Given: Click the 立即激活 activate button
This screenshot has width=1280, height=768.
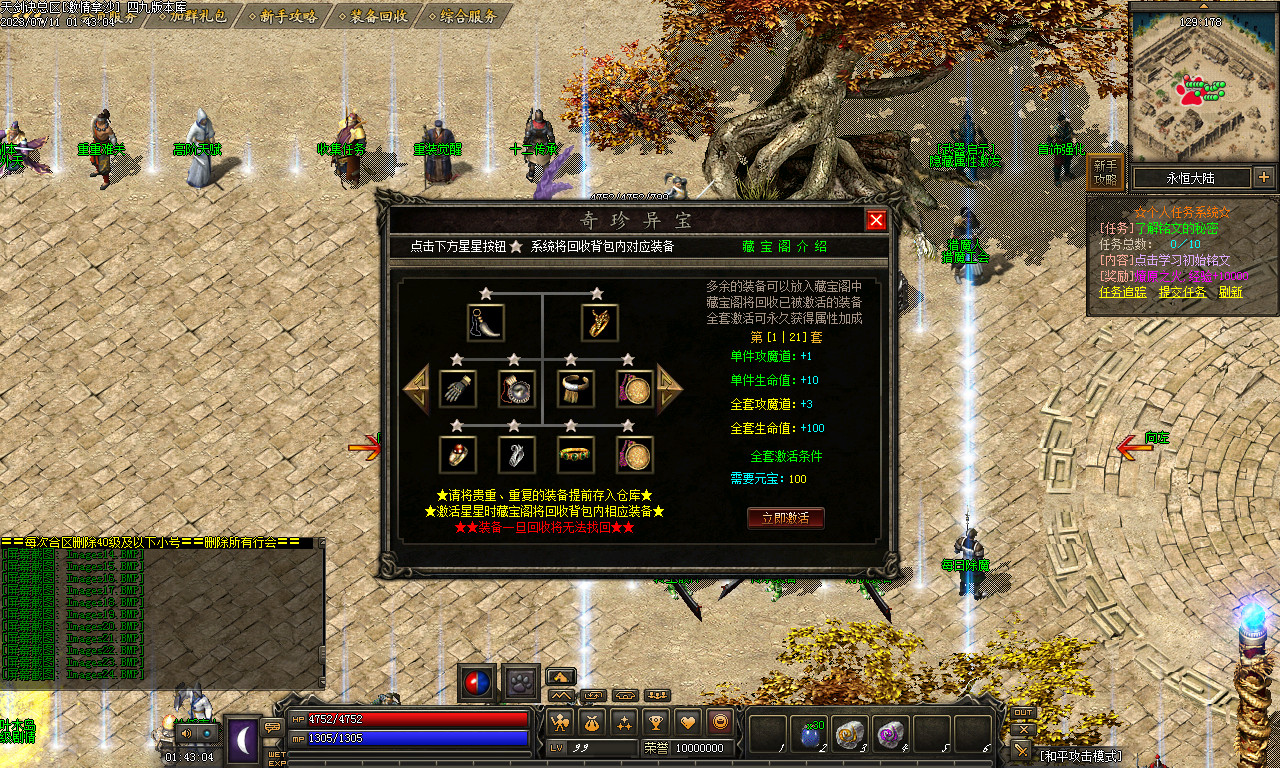Looking at the screenshot, I should click(786, 518).
